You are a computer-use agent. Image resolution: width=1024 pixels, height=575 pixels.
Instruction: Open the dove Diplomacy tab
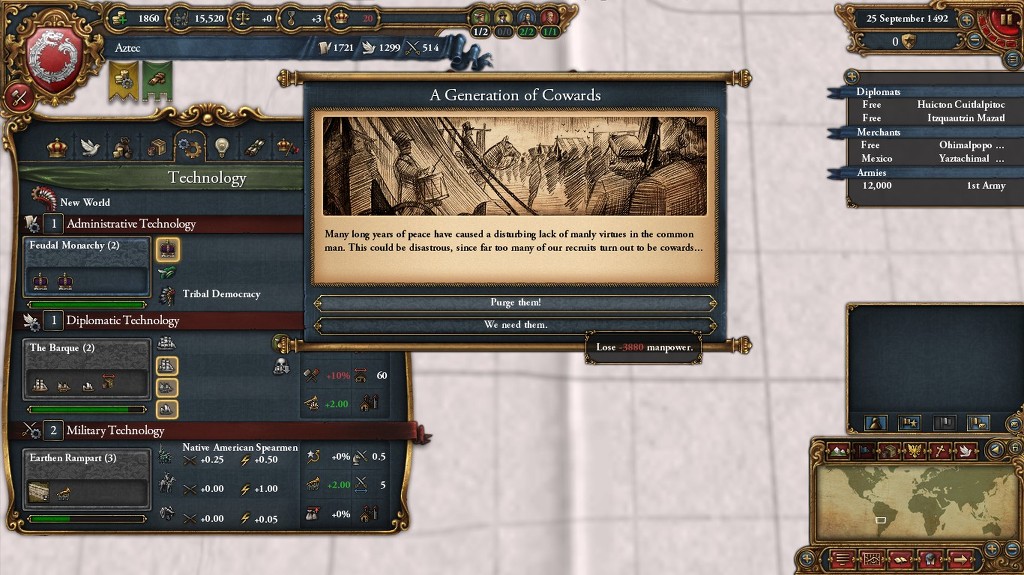click(x=89, y=148)
